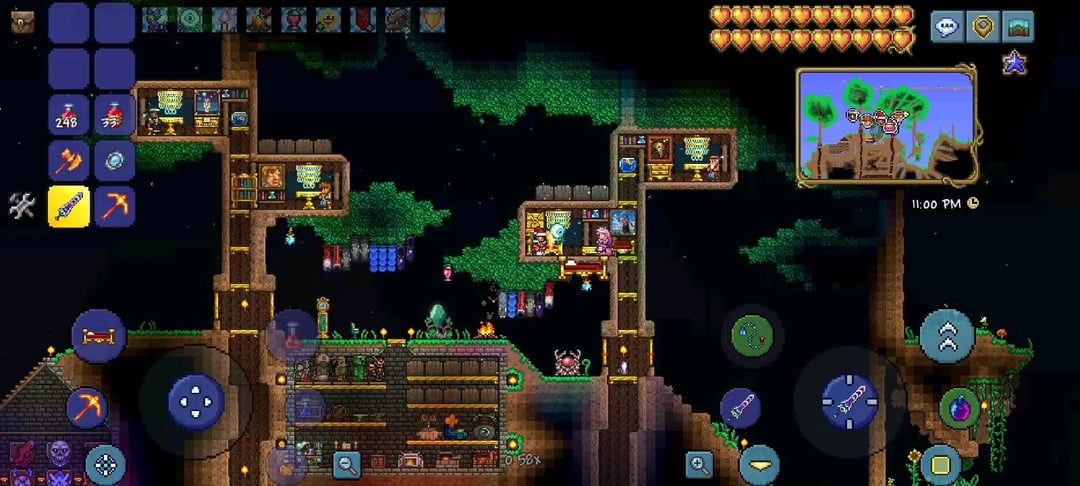Viewport: 1080px width, 486px height.
Task: Select the pickaxe hotbar slot
Action: 114,206
